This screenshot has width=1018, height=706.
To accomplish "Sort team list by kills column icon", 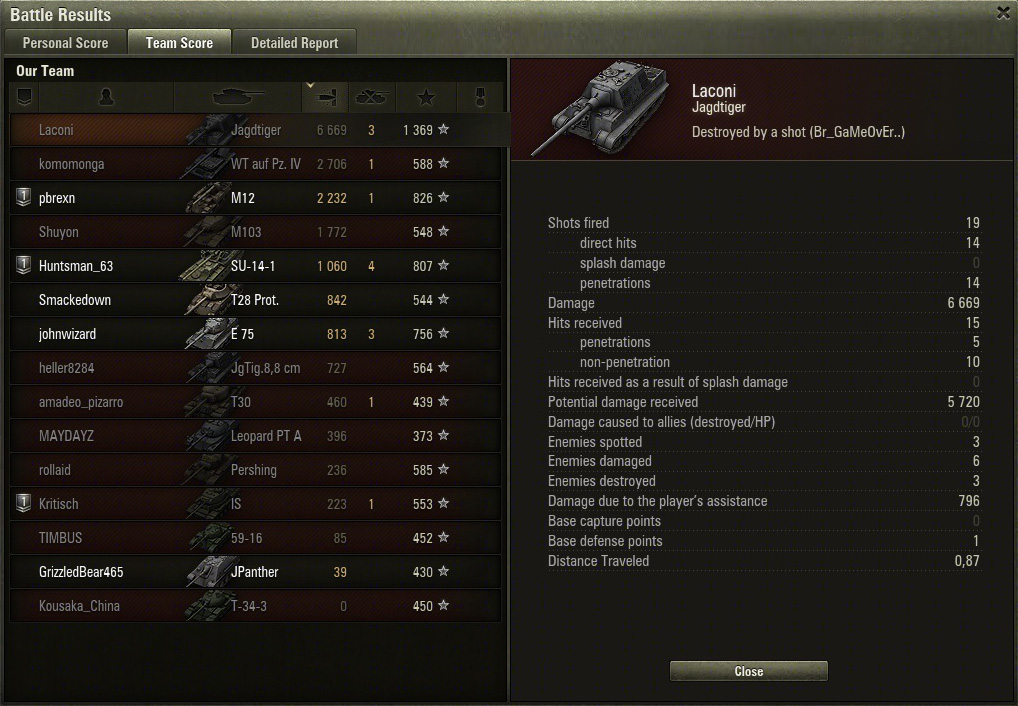I will click(x=372, y=97).
